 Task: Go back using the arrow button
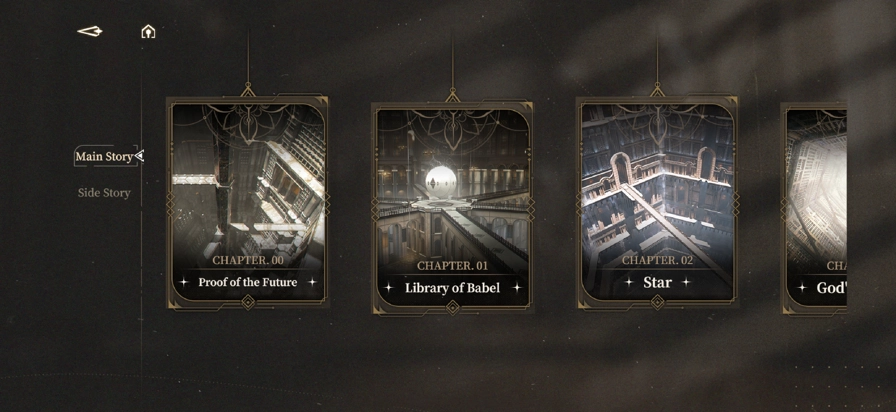coord(90,32)
